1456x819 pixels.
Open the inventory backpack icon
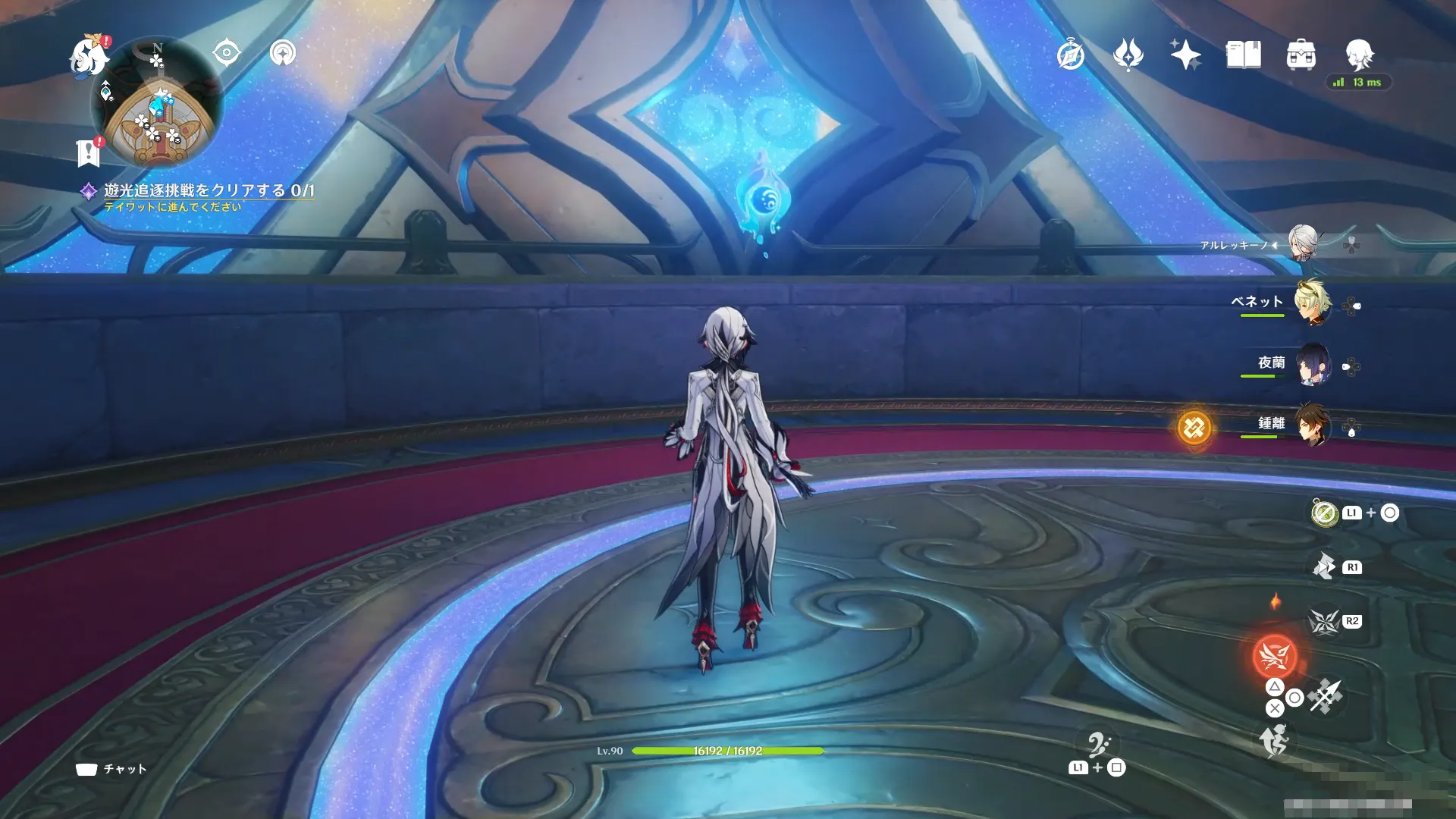tap(1301, 55)
